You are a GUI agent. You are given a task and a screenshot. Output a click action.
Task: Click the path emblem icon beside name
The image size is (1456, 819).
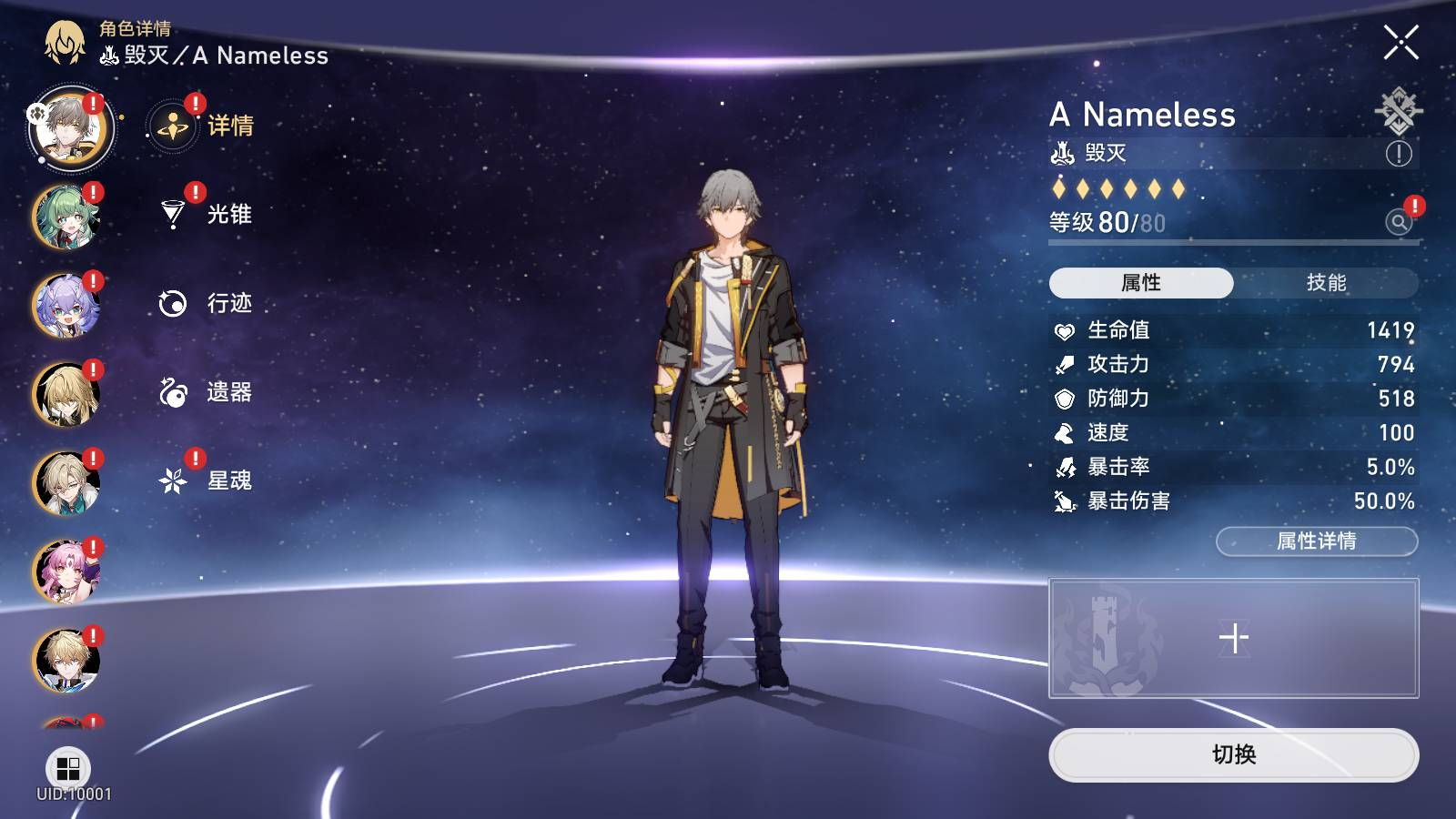click(x=1398, y=111)
